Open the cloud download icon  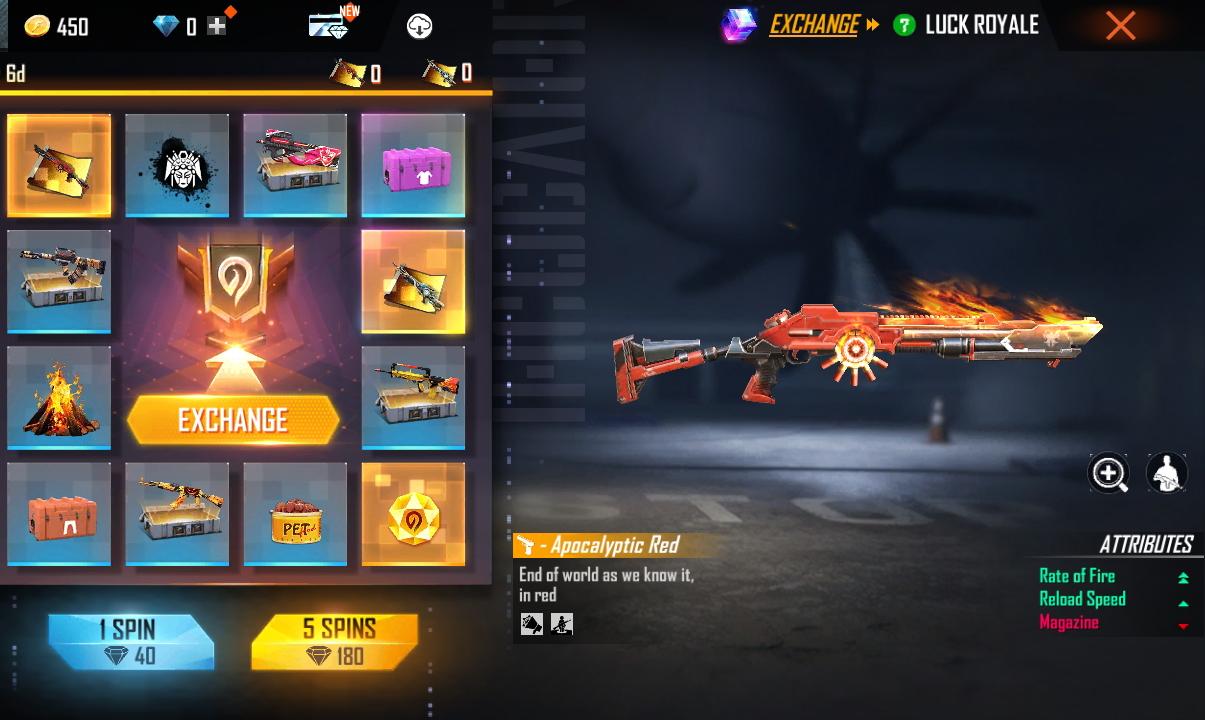[x=419, y=27]
